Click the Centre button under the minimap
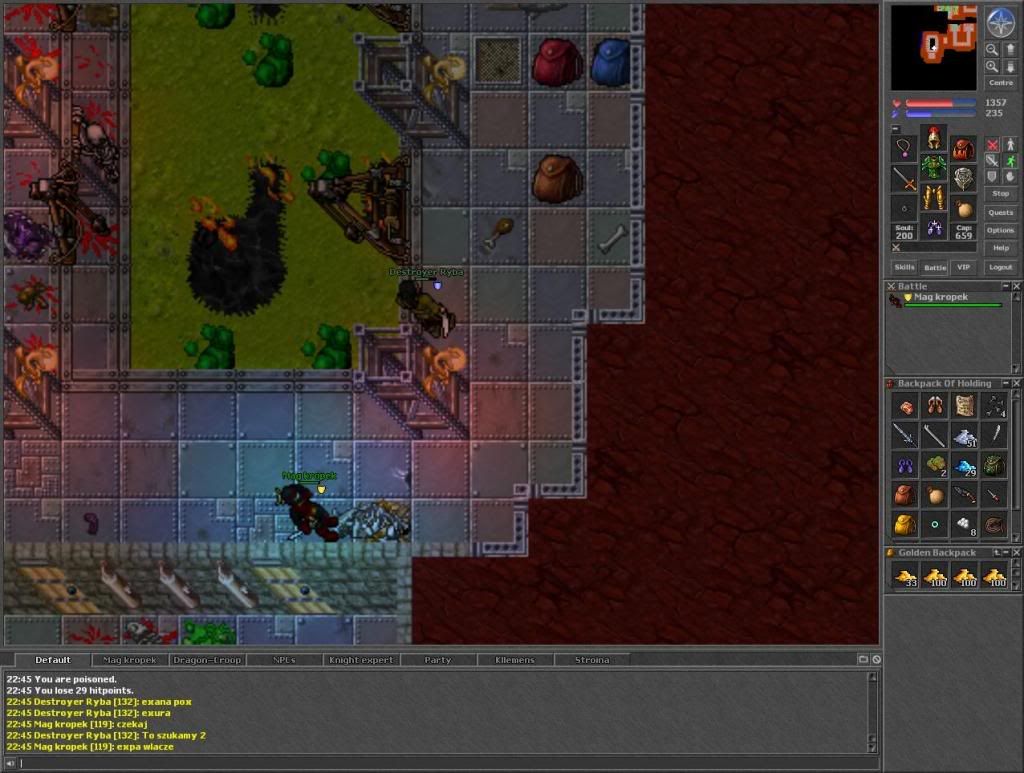Screen dimensions: 1024x773 (x=1000, y=83)
